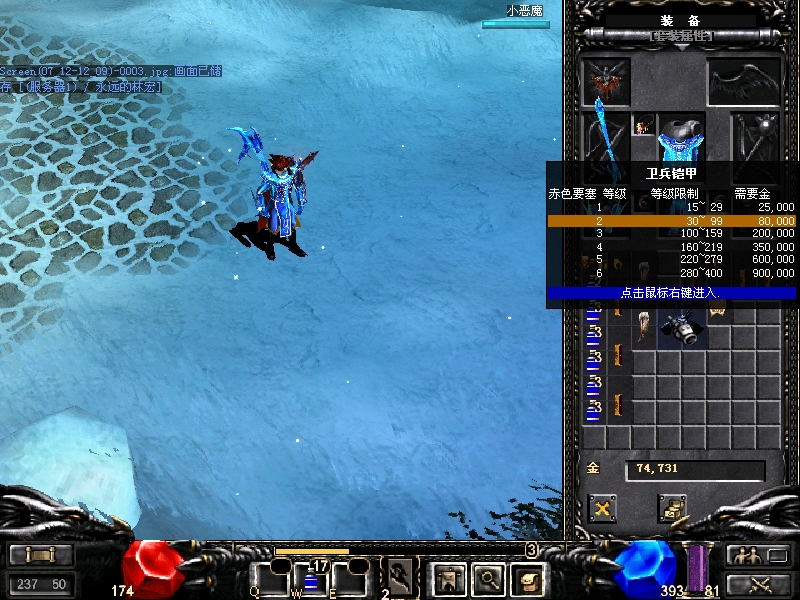Select the helmet equipment slot with the winged helm
Screen dimensions: 800x600
pyautogui.click(x=606, y=81)
